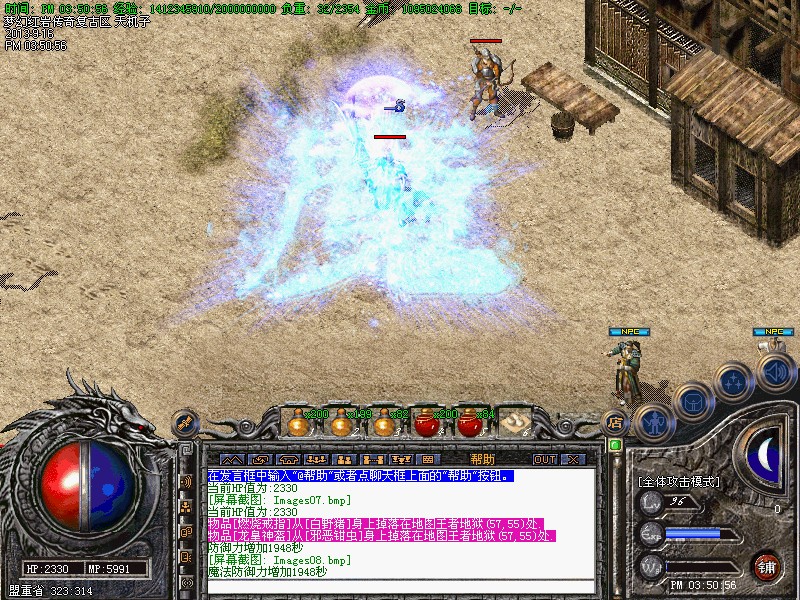
Task: Click the 帮助 help button
Action: [482, 459]
